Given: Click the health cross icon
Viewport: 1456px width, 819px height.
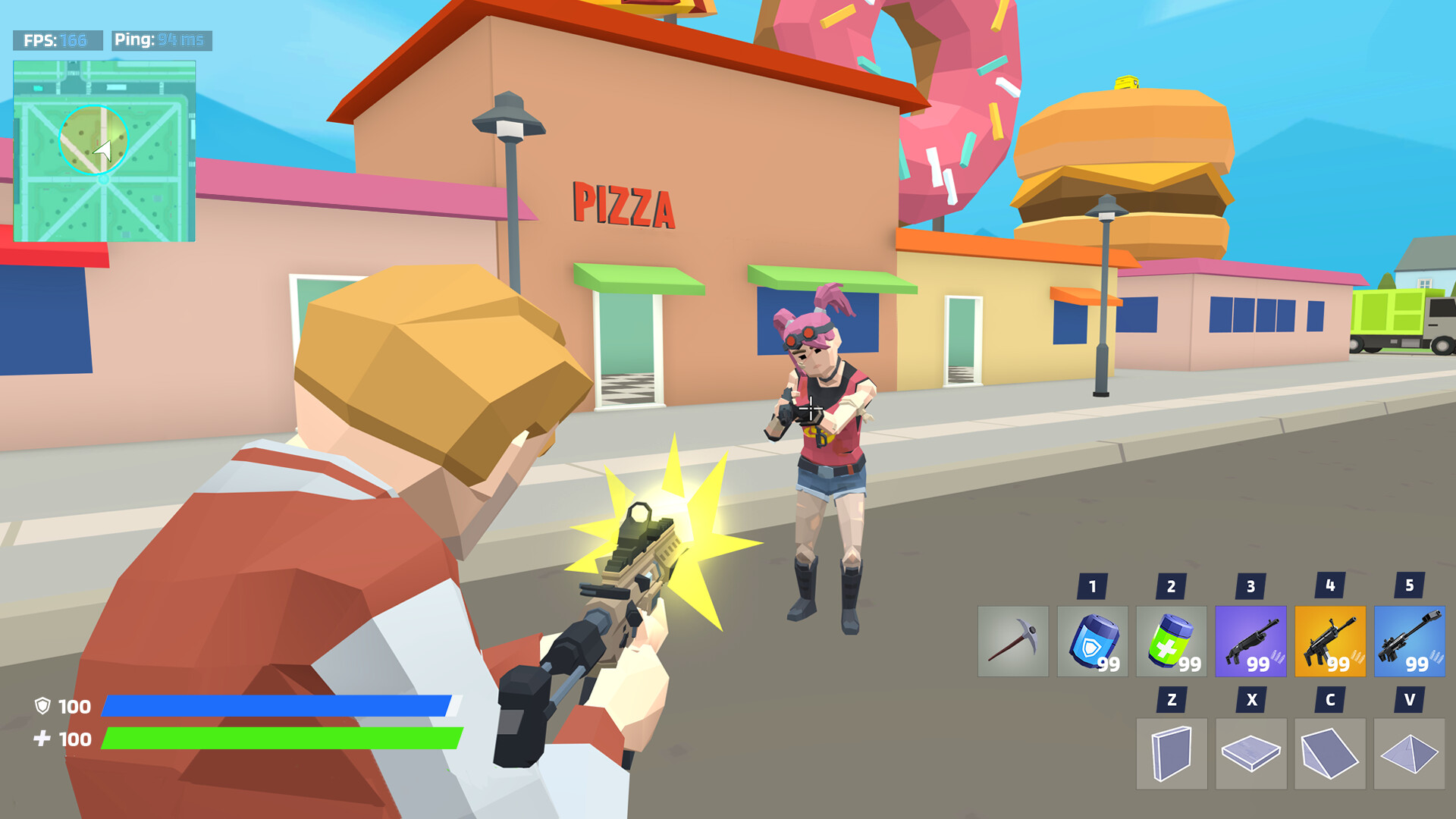Looking at the screenshot, I should [x=43, y=737].
